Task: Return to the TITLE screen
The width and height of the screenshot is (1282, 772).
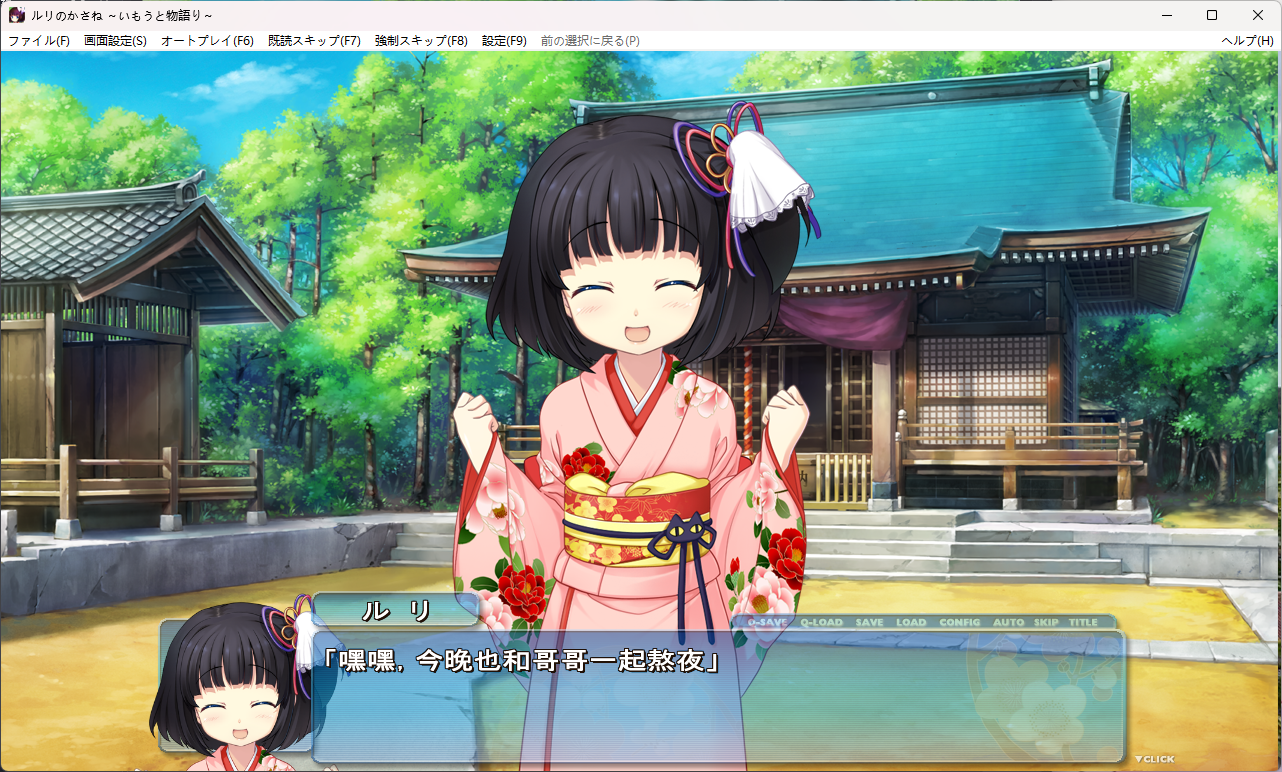Action: point(1083,622)
